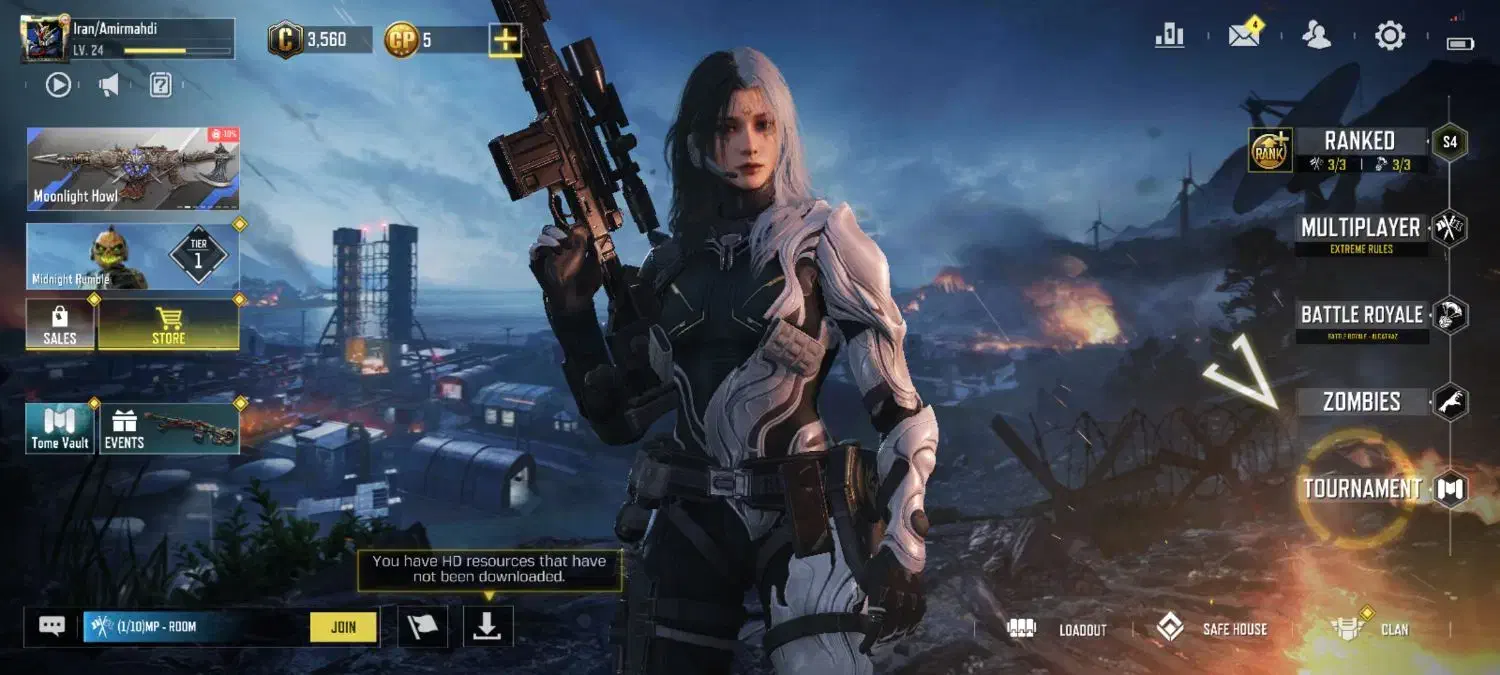Image resolution: width=1500 pixels, height=675 pixels.
Task: Open the Clan page
Action: pyautogui.click(x=1371, y=629)
